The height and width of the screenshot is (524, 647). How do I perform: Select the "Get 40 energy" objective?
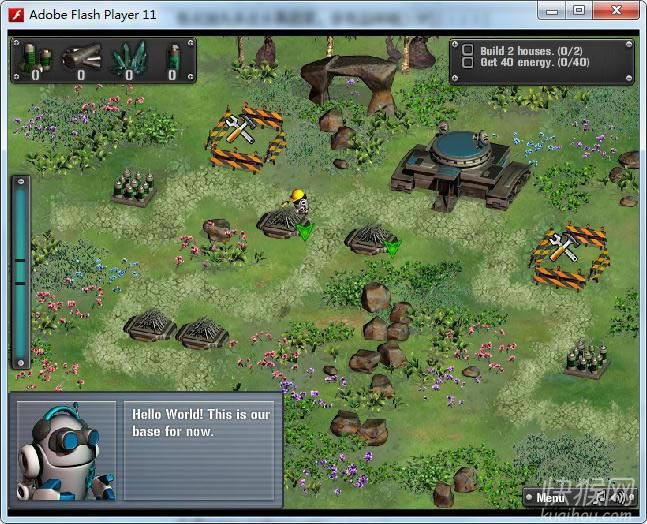click(468, 63)
